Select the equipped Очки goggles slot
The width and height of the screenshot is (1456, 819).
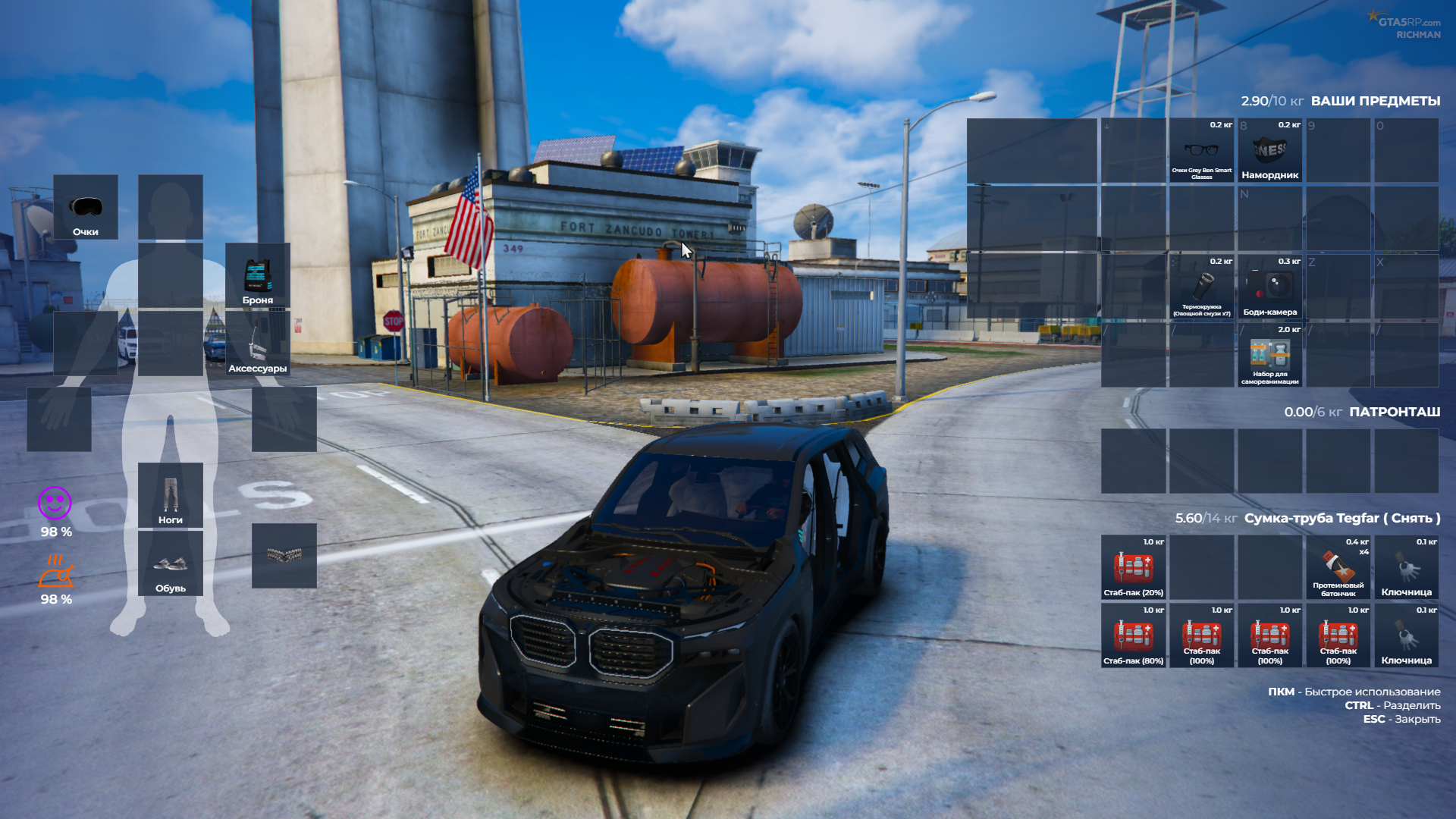coord(86,207)
